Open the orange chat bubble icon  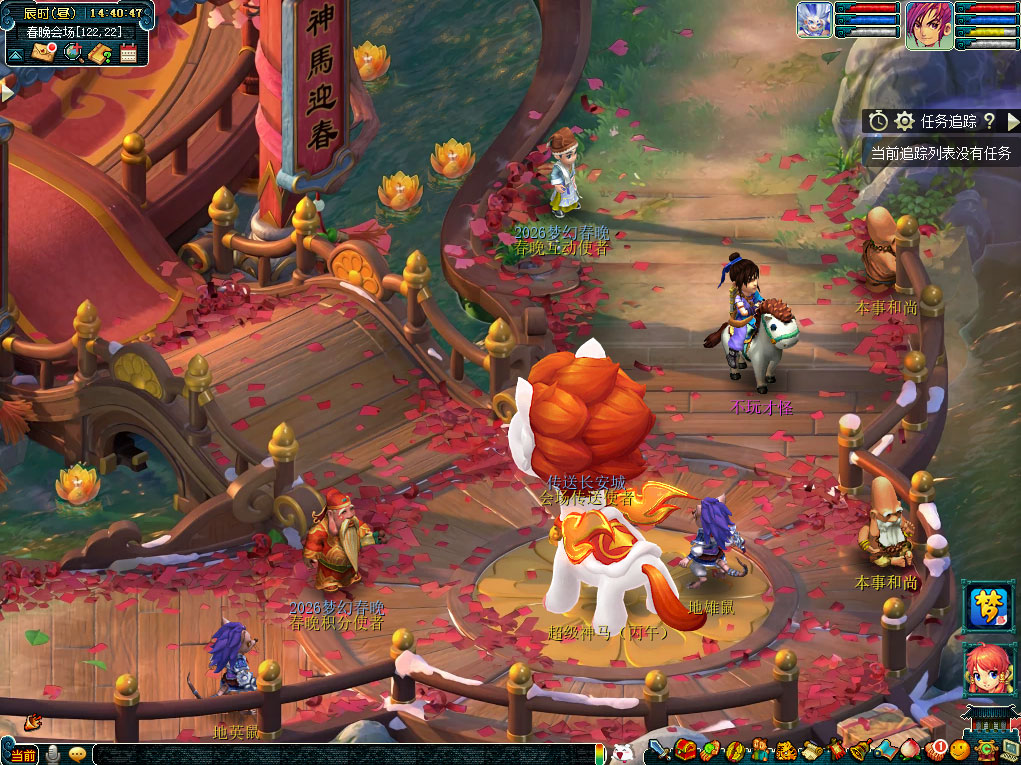coord(77,754)
